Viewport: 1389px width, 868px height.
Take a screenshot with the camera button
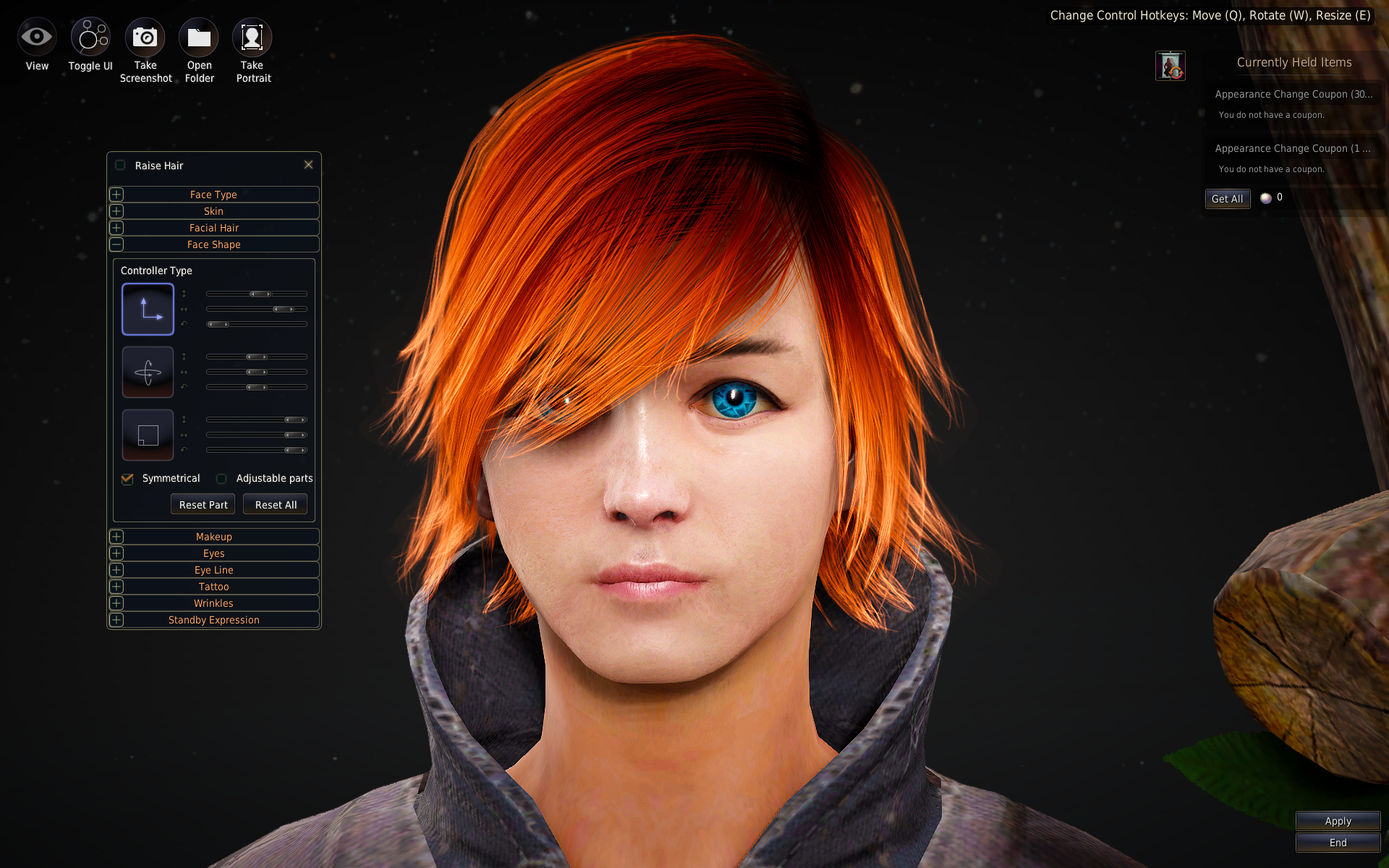coord(145,38)
